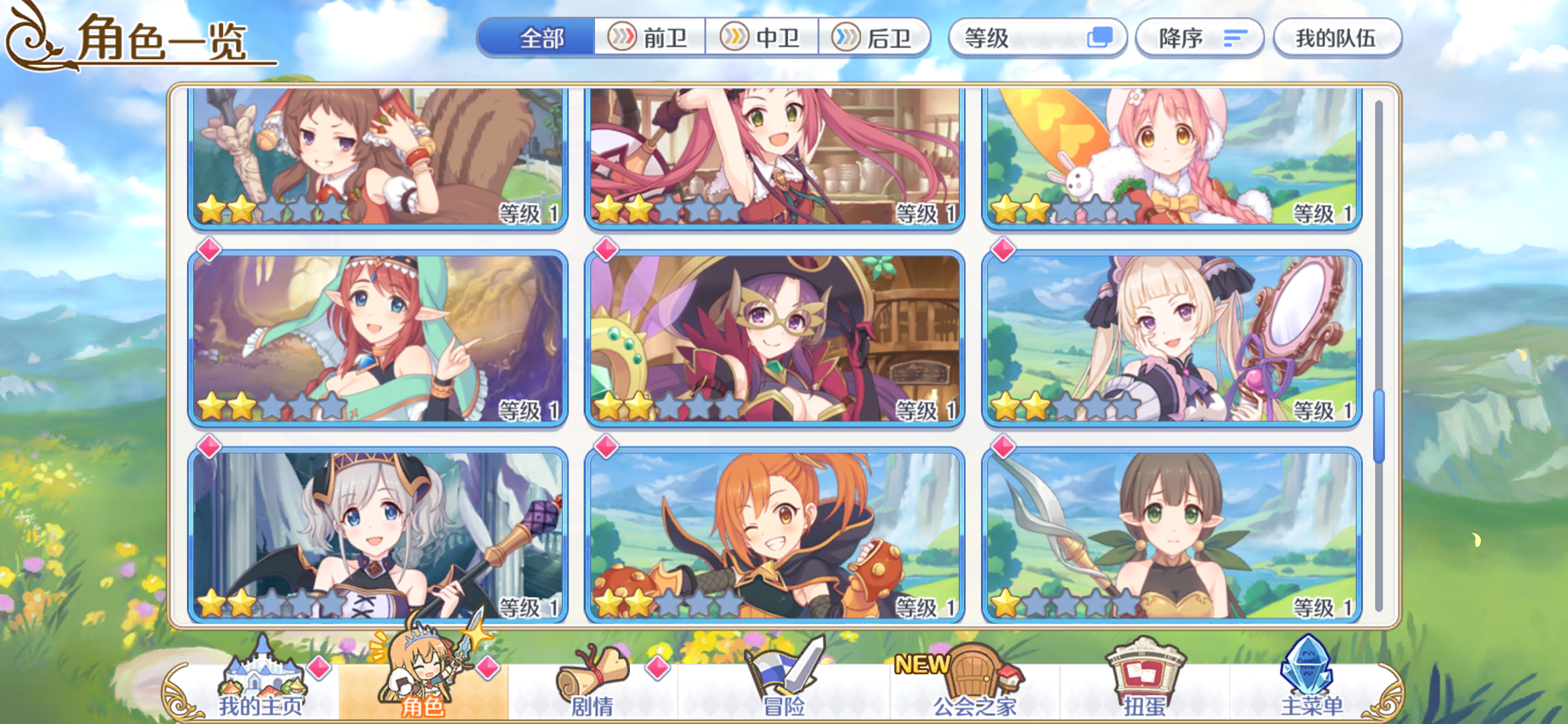Toggle 降序 descending sort order
This screenshot has width=1568, height=724.
[1199, 38]
